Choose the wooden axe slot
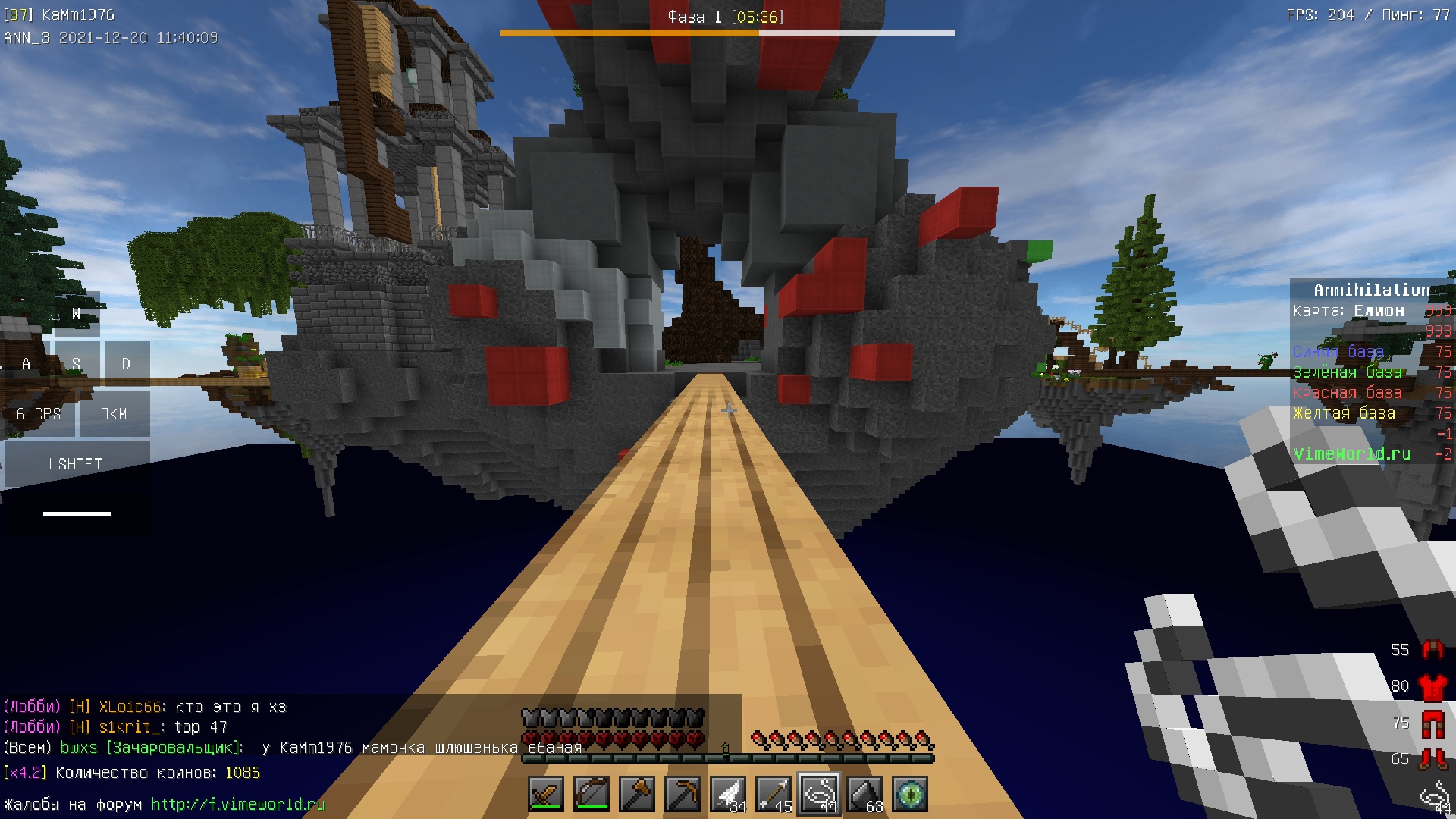 point(637,794)
